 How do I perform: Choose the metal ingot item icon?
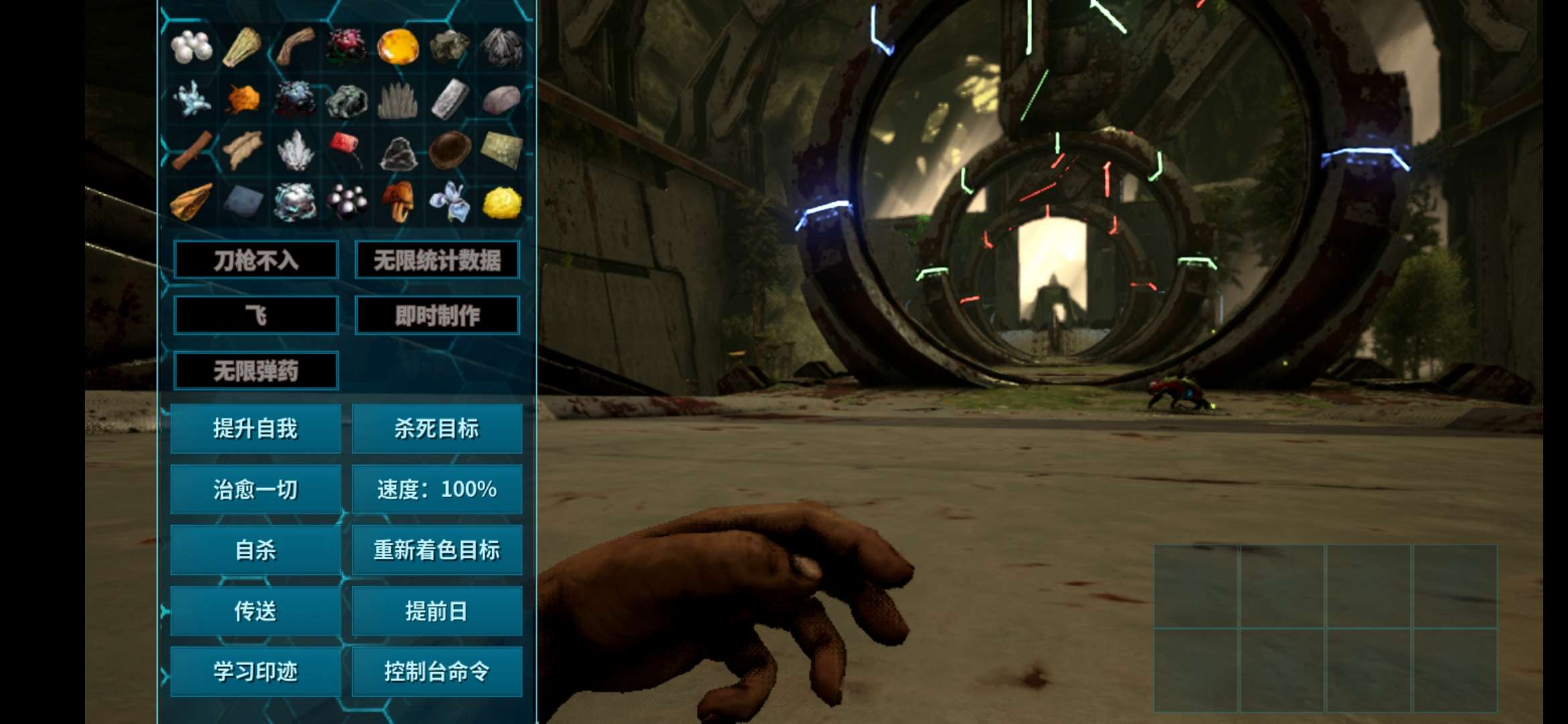pyautogui.click(x=450, y=99)
